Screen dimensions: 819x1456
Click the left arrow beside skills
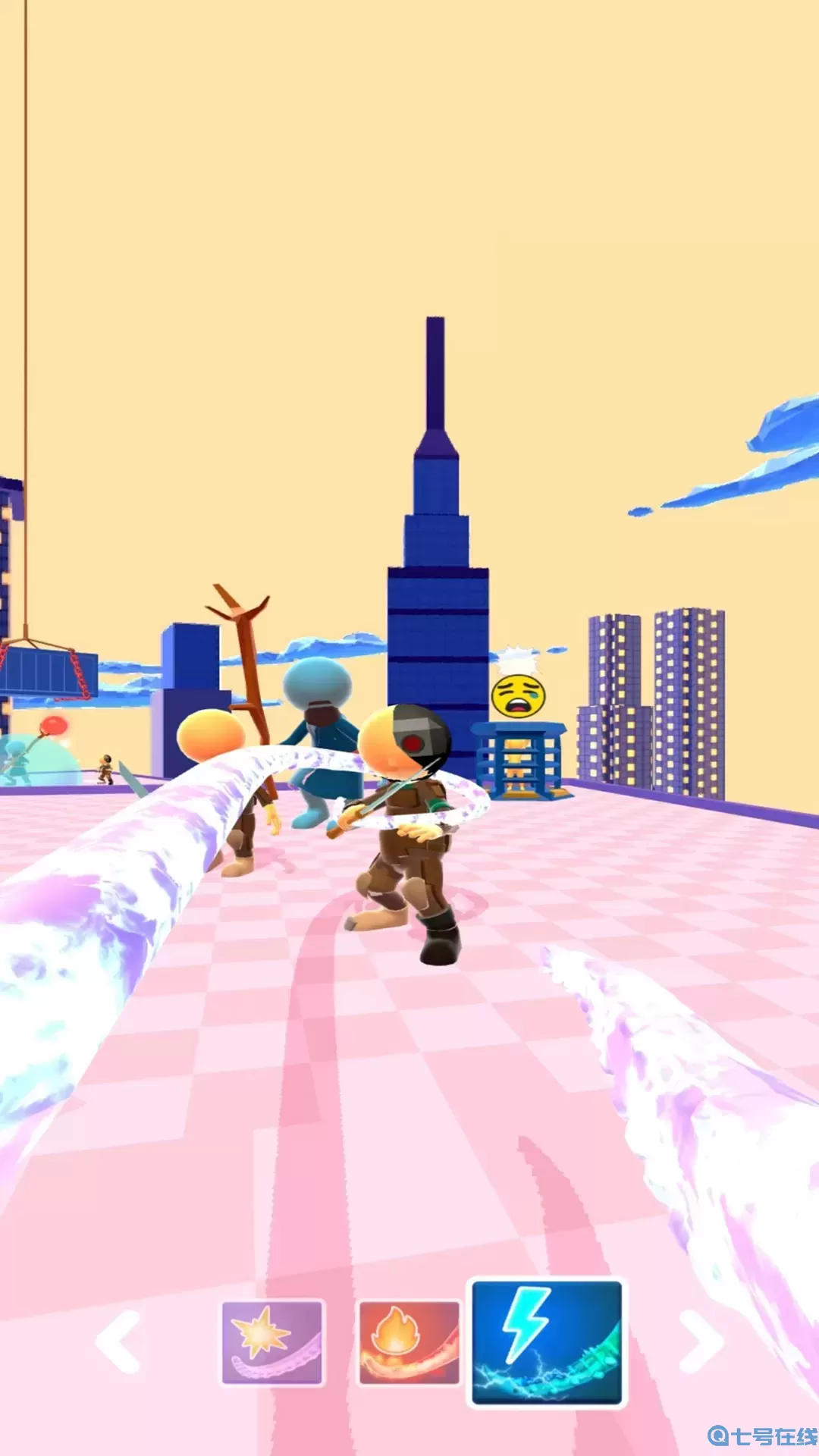[x=119, y=1341]
